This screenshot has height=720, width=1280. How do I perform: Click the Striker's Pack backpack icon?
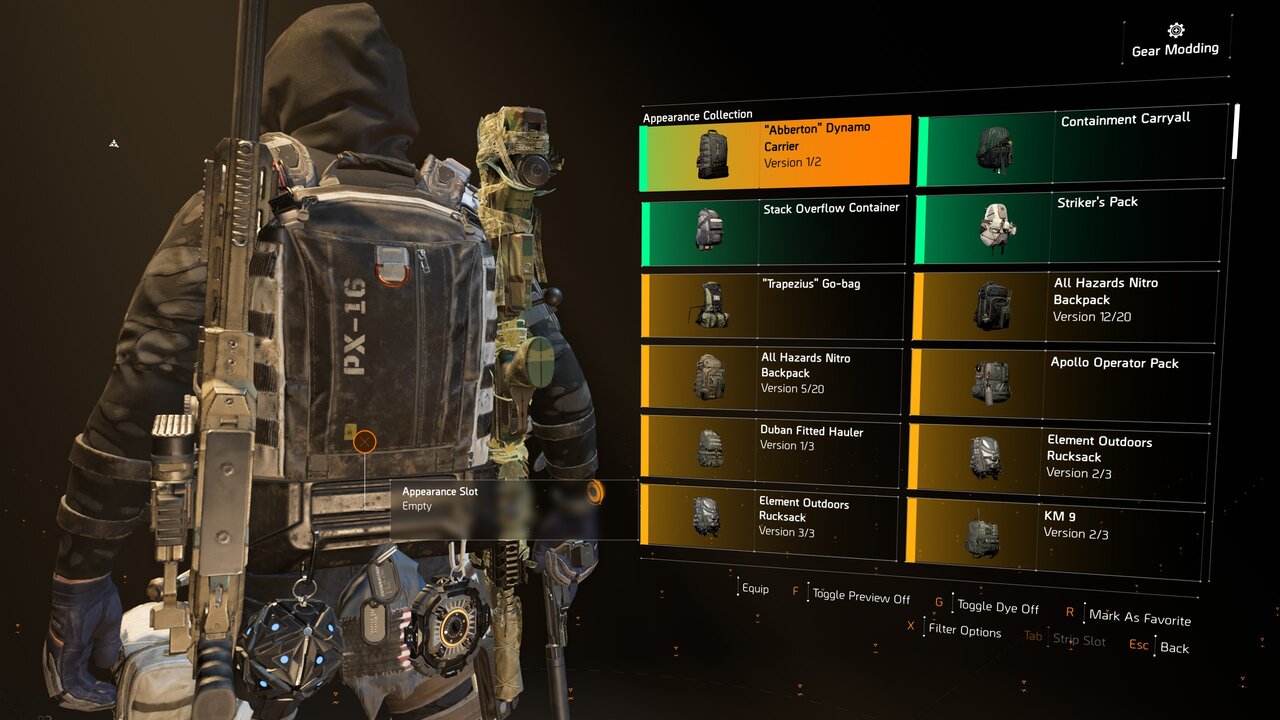click(994, 223)
